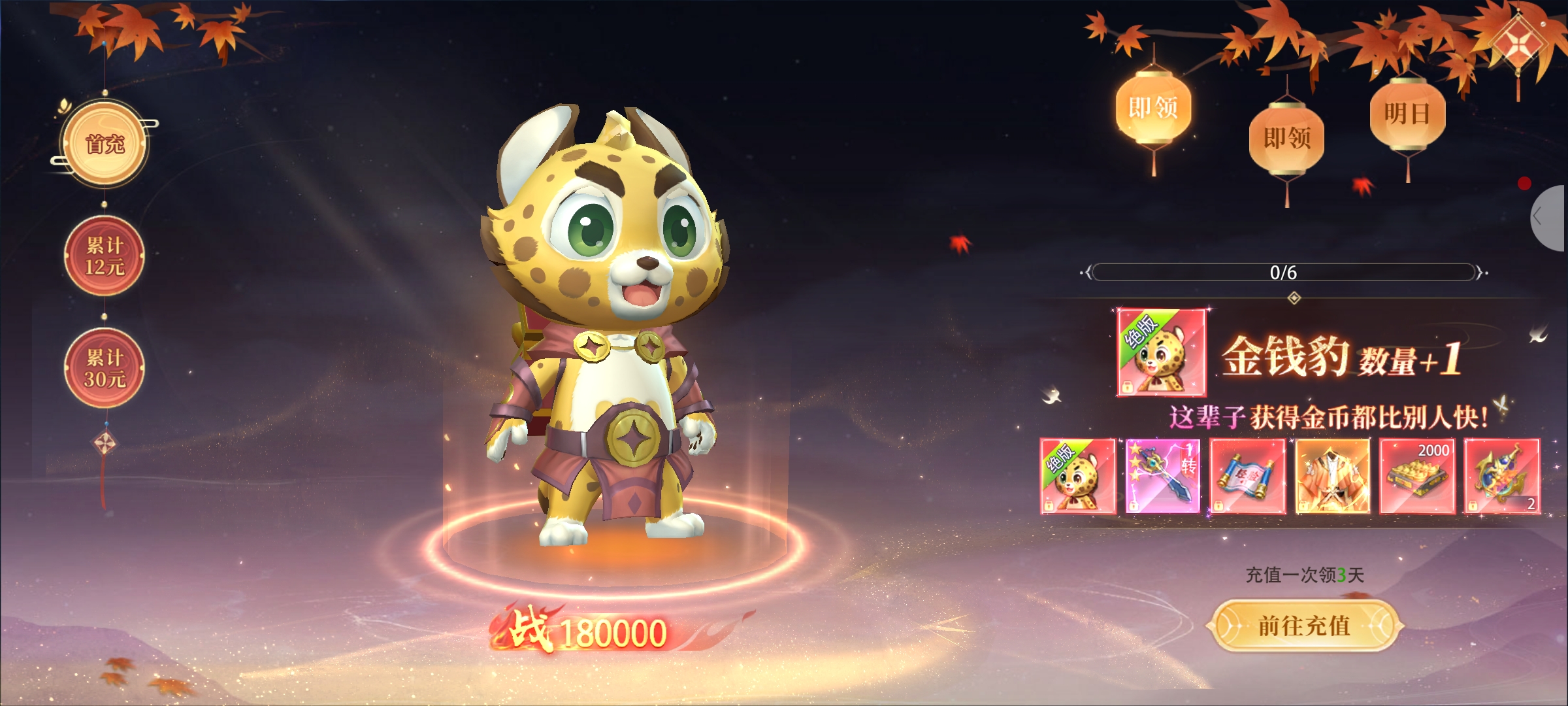
Task: Open the 累计30元 cumulative tab
Action: (x=105, y=368)
